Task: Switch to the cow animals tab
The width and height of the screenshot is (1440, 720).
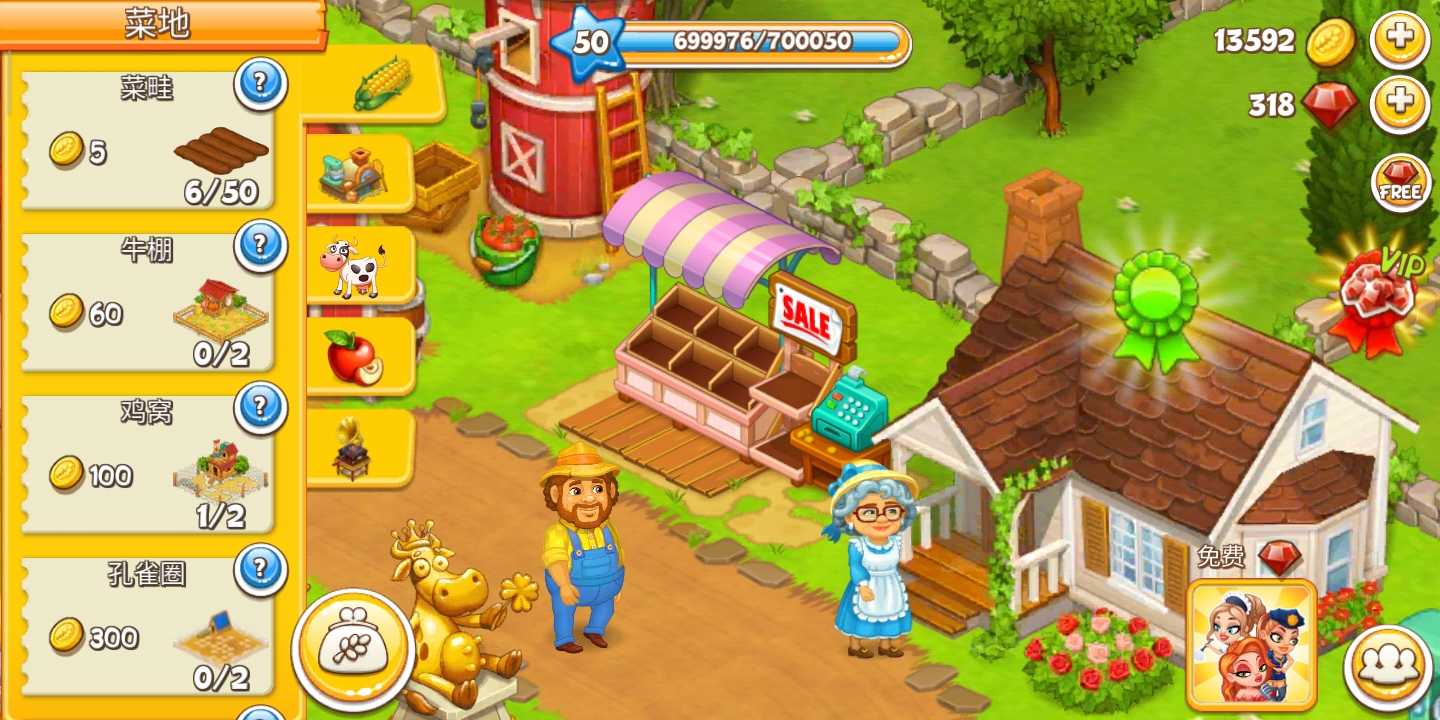Action: [x=355, y=265]
